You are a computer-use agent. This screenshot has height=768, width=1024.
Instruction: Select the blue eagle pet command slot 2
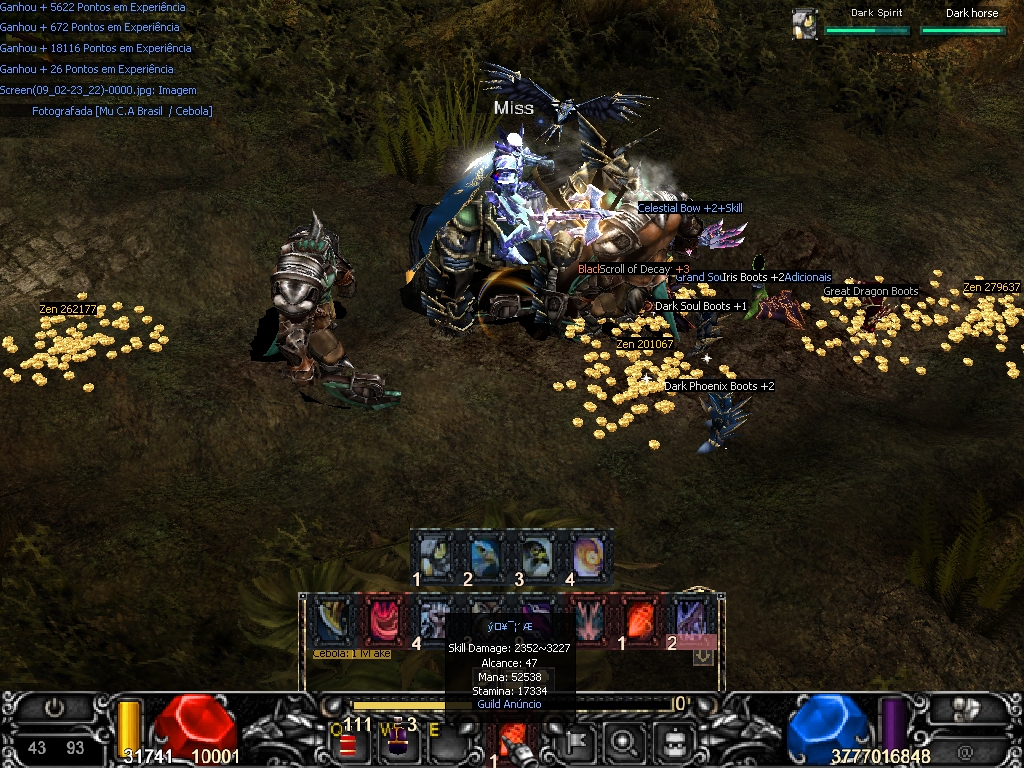pyautogui.click(x=487, y=554)
